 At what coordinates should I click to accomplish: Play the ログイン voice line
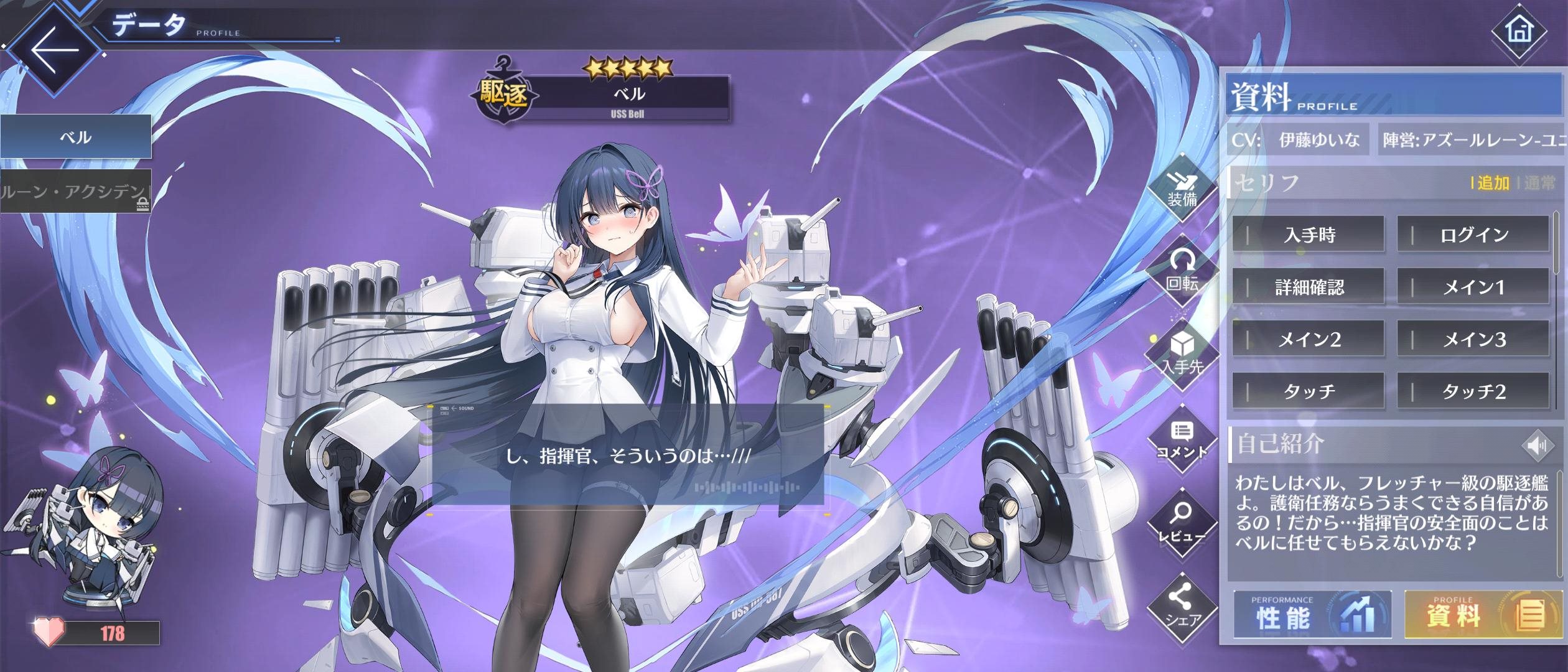click(1473, 235)
